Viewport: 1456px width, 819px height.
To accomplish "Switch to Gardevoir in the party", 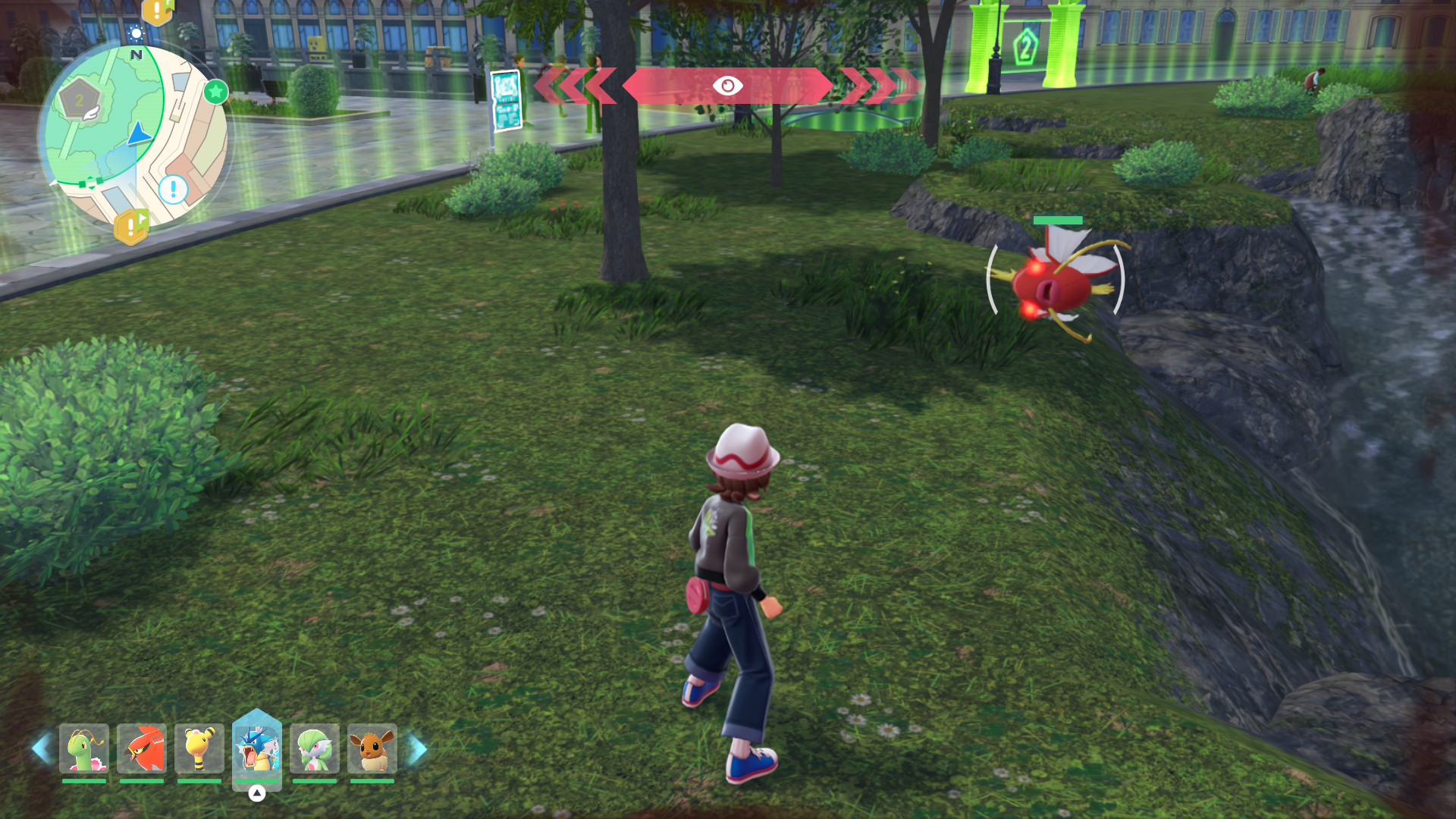I will [x=315, y=748].
